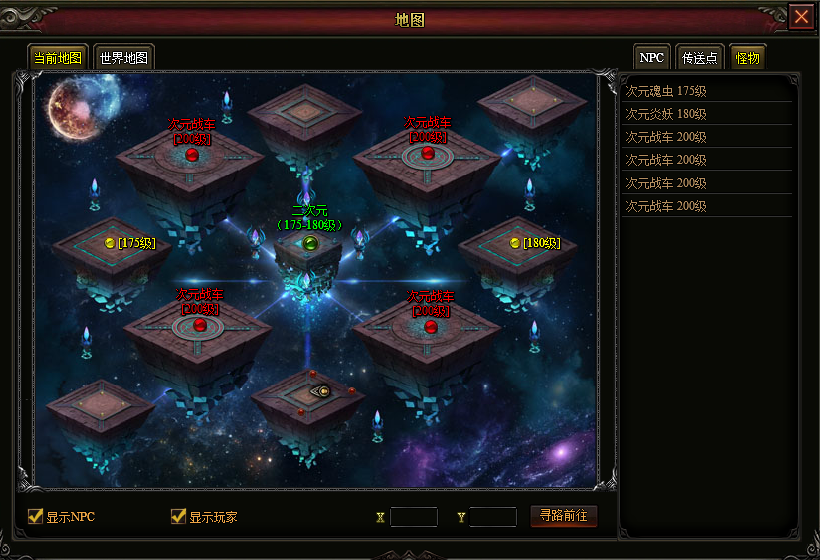Toggle the 显示玩家 checkbox
The width and height of the screenshot is (820, 560).
179,516
